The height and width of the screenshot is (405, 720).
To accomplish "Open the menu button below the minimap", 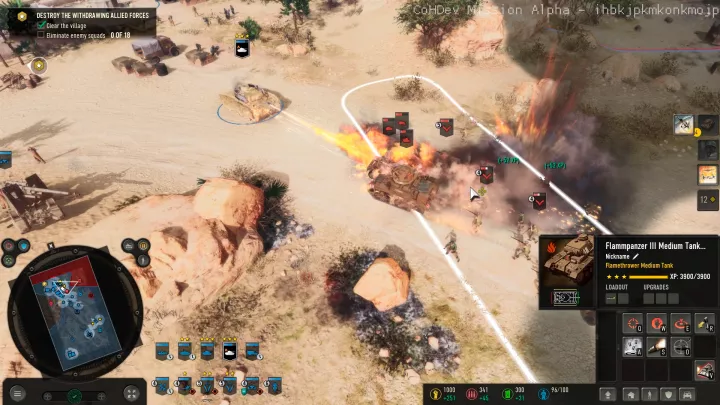I will [16, 393].
